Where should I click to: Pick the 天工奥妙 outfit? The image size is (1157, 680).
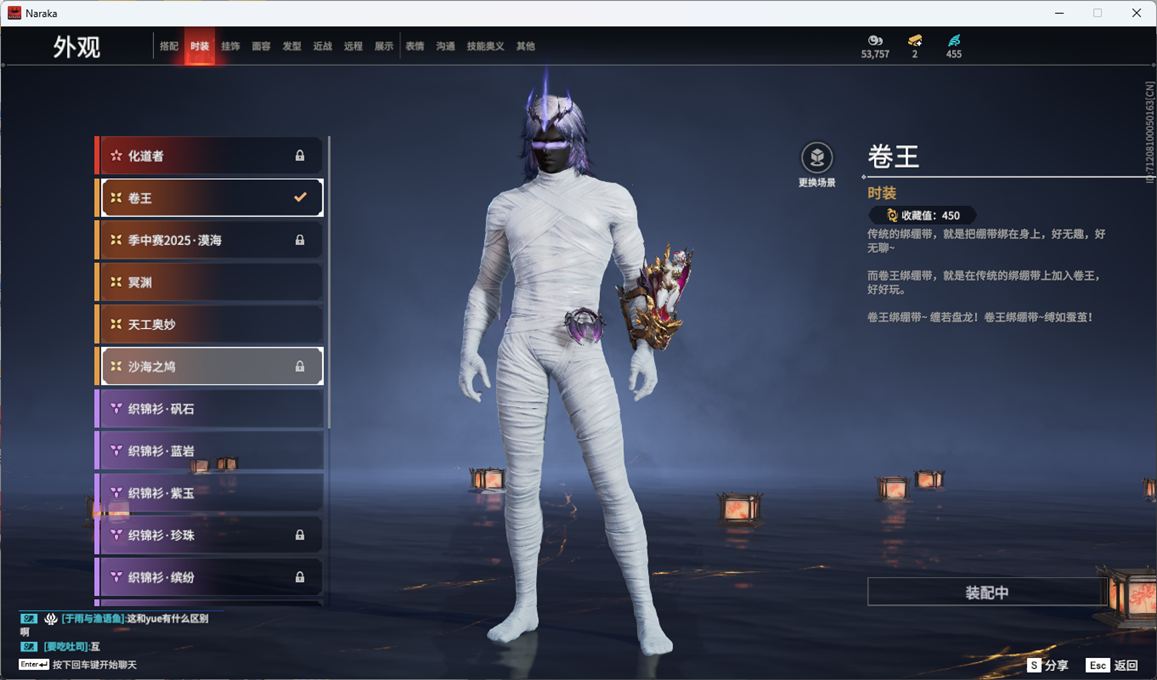click(x=210, y=325)
